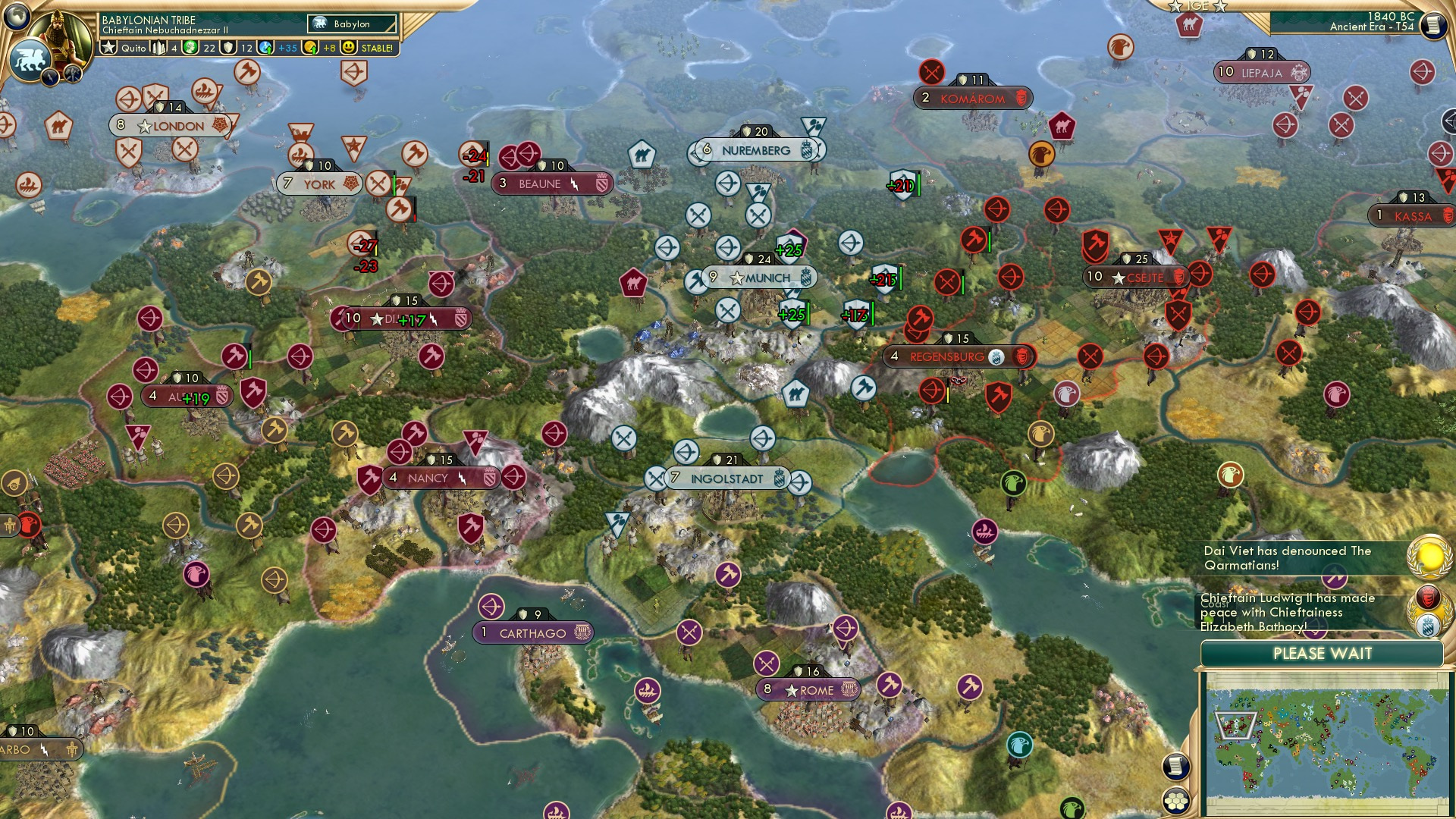Click the gold coin icon showing +8
Image resolution: width=1456 pixels, height=819 pixels.
(x=311, y=48)
